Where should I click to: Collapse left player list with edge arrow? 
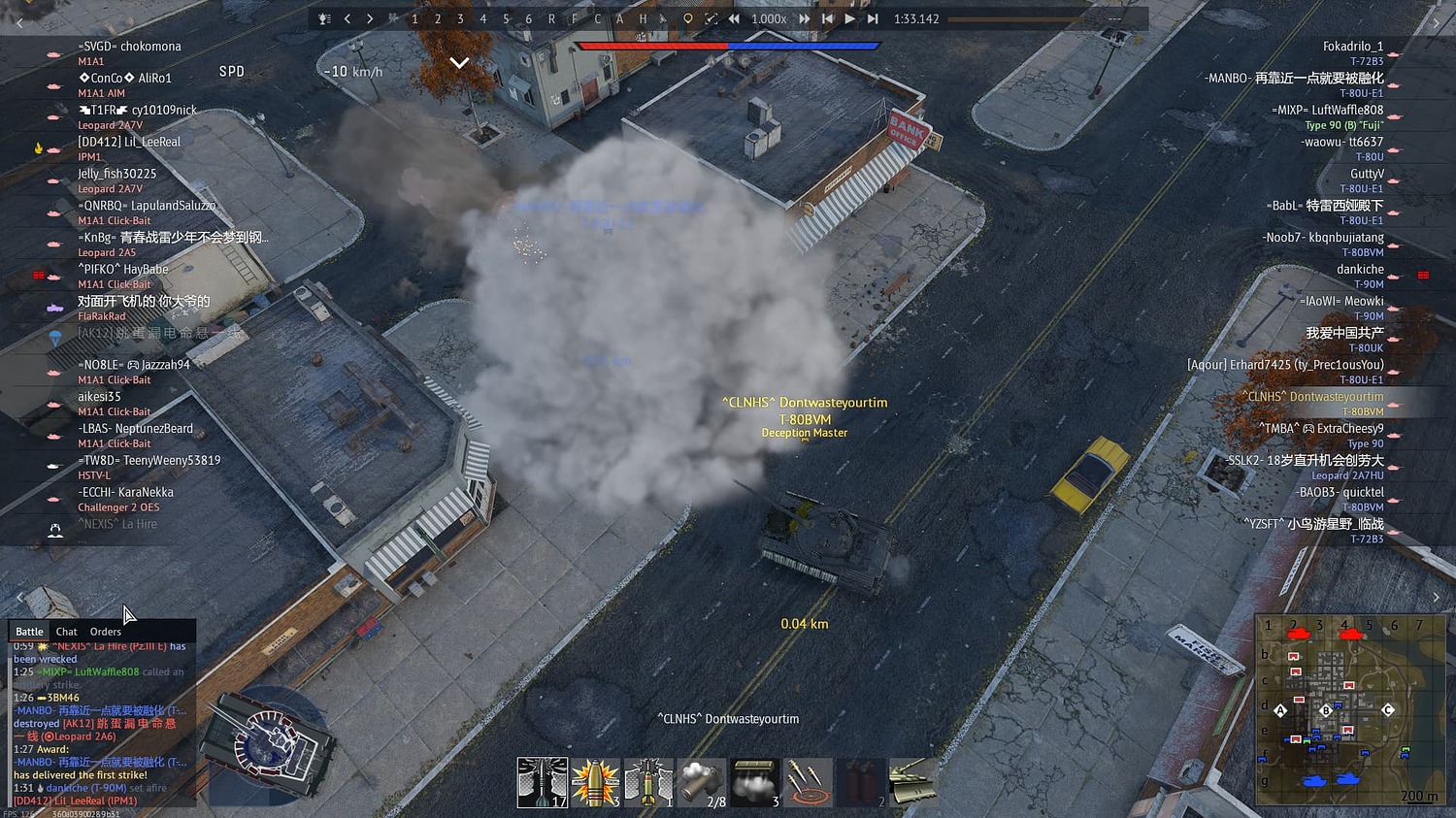19,597
